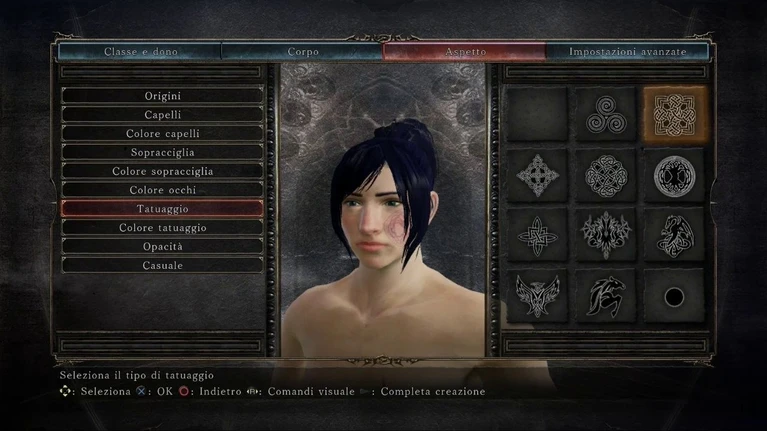Open Colore tatuaggio settings
The image size is (767, 431).
point(162,228)
